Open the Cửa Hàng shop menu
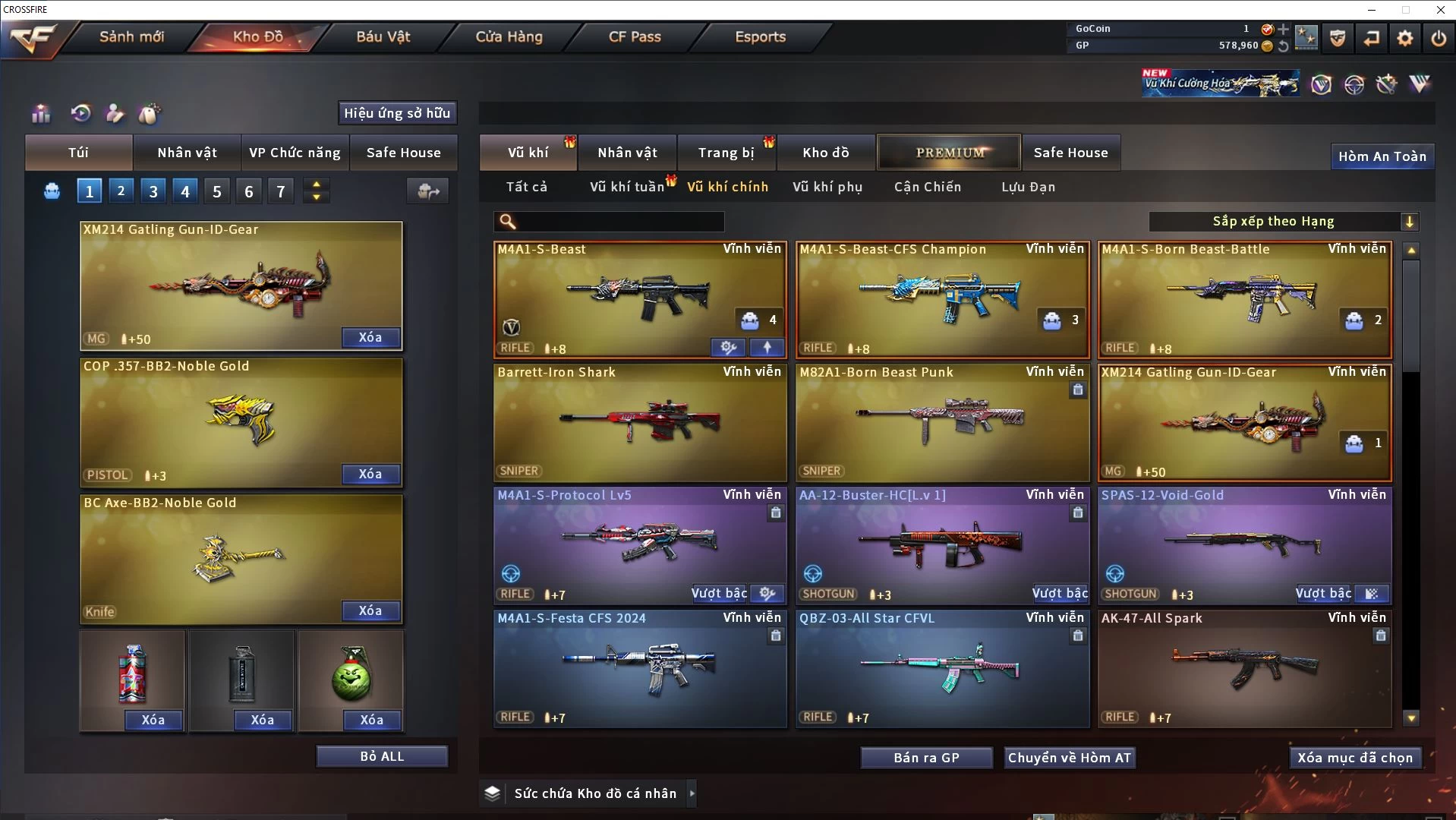The height and width of the screenshot is (820, 1456). 509,36
